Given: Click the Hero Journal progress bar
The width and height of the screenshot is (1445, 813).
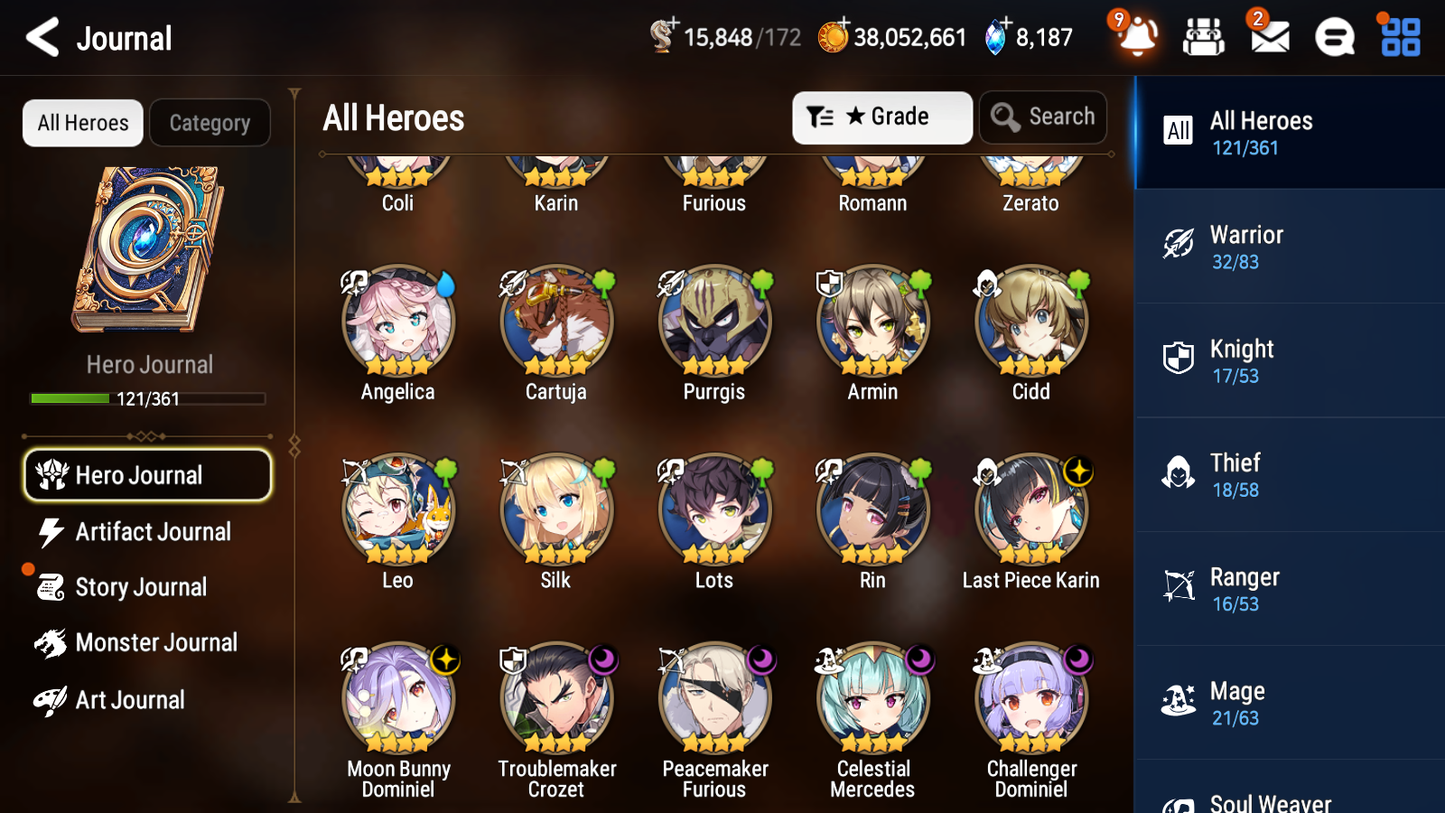Looking at the screenshot, I should click(x=149, y=398).
